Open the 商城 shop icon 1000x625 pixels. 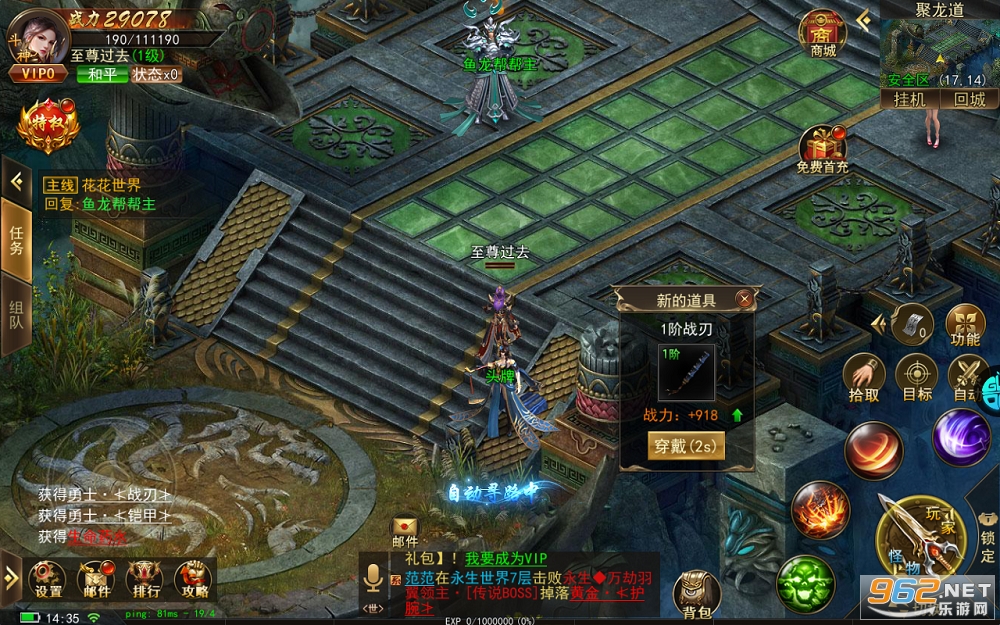822,33
